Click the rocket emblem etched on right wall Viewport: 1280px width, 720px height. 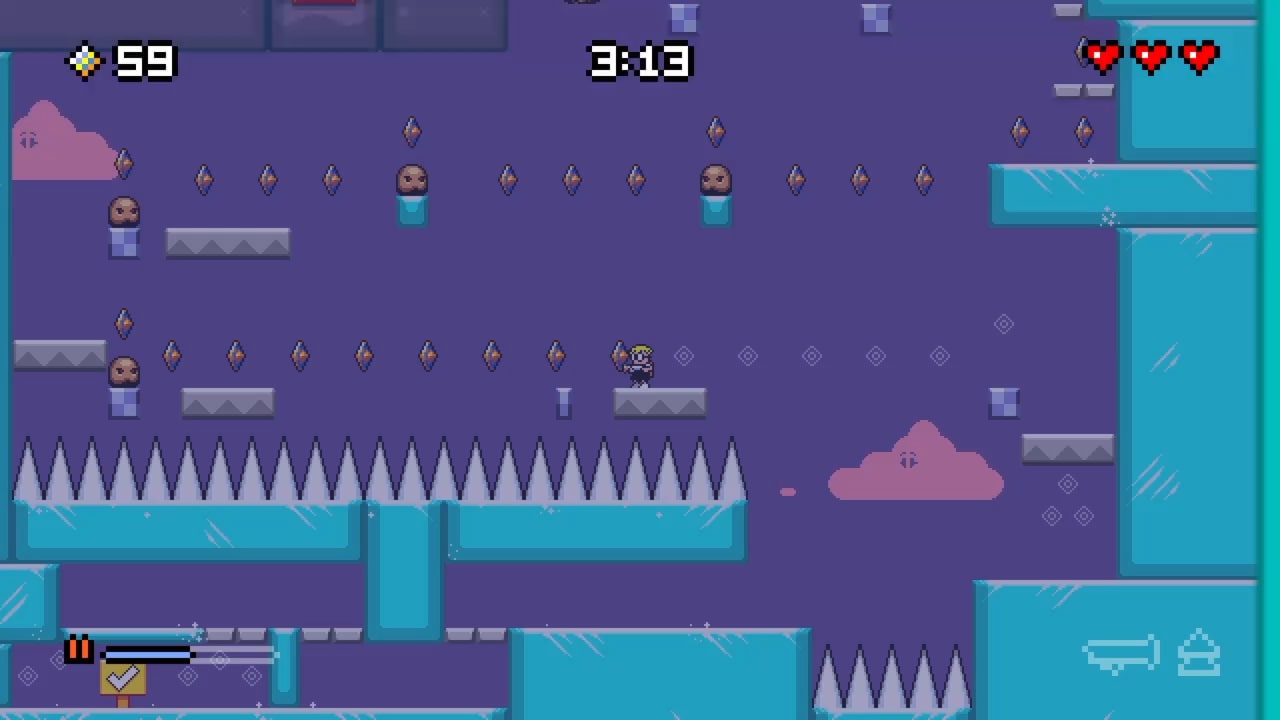1199,653
